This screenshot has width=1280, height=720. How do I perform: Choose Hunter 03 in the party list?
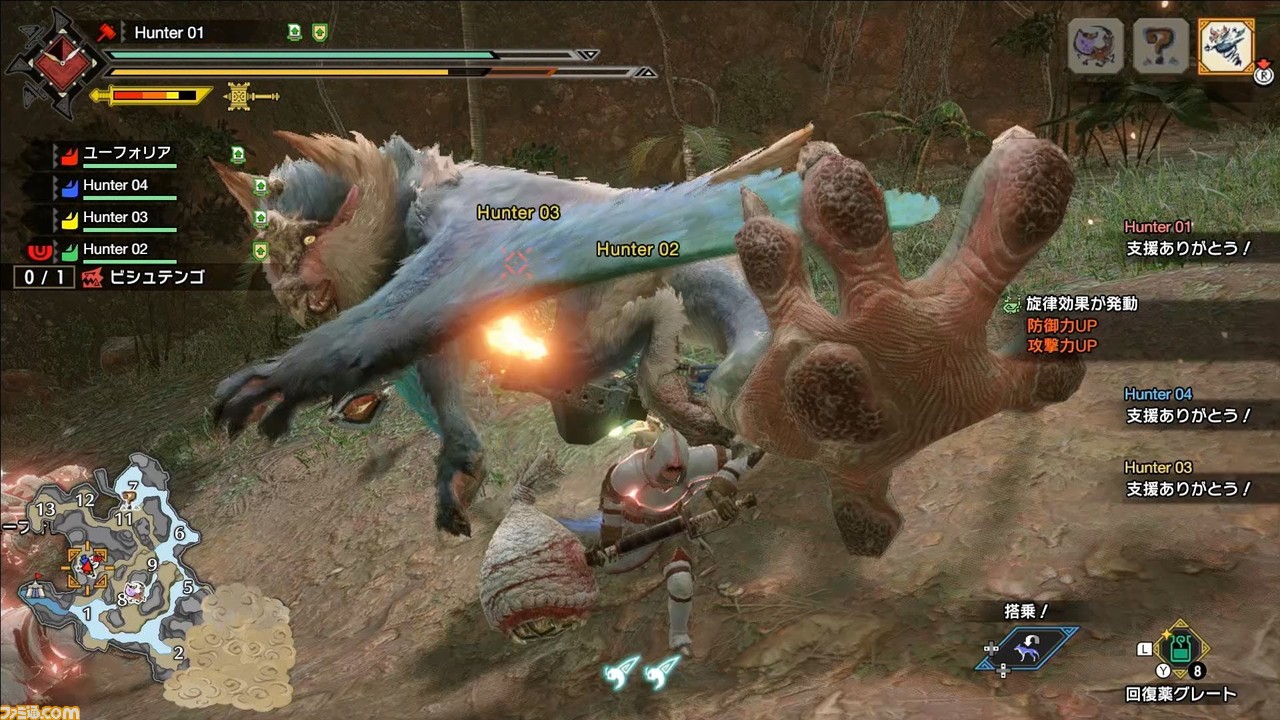click(115, 217)
